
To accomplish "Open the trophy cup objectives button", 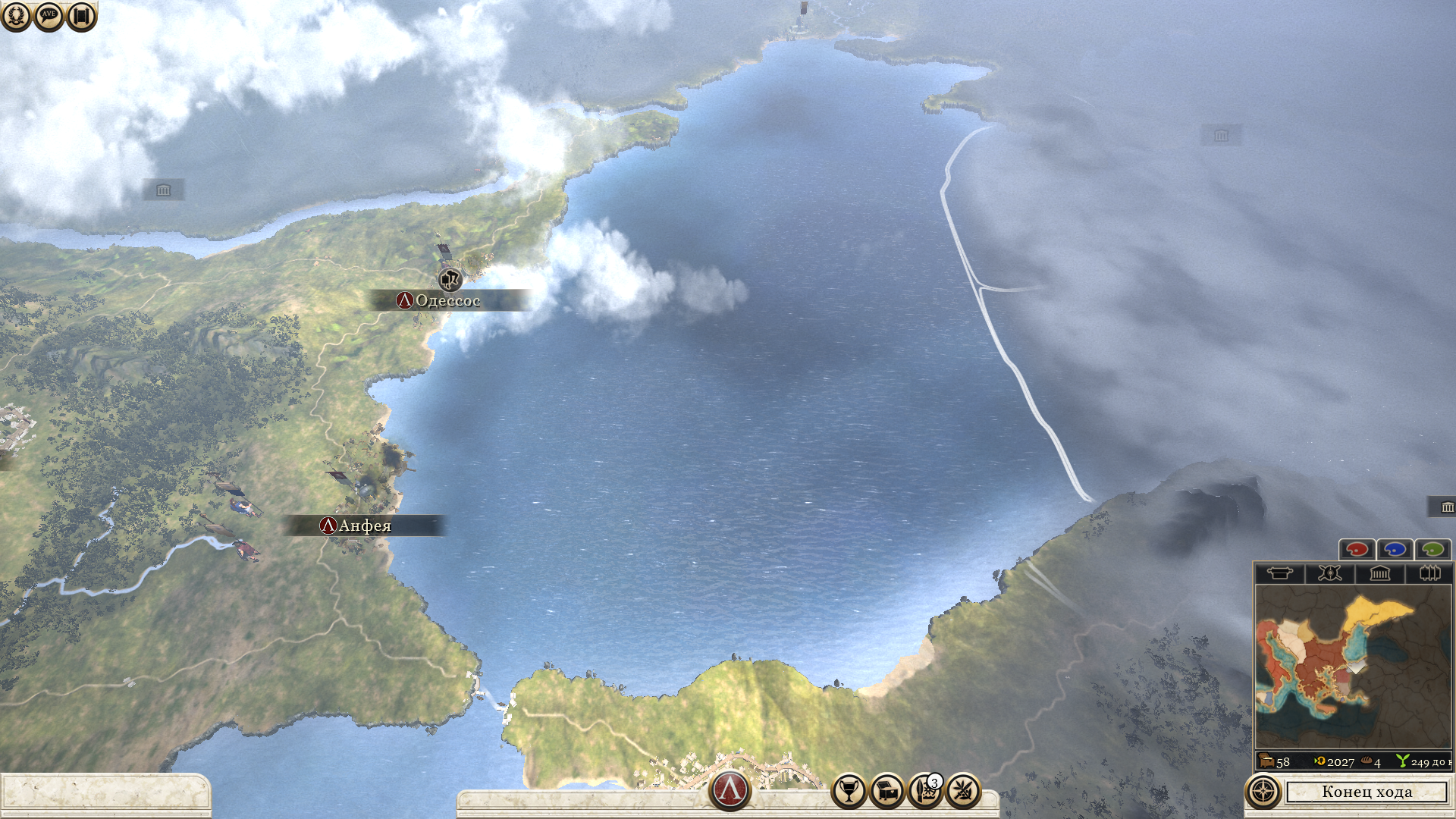I will (849, 792).
